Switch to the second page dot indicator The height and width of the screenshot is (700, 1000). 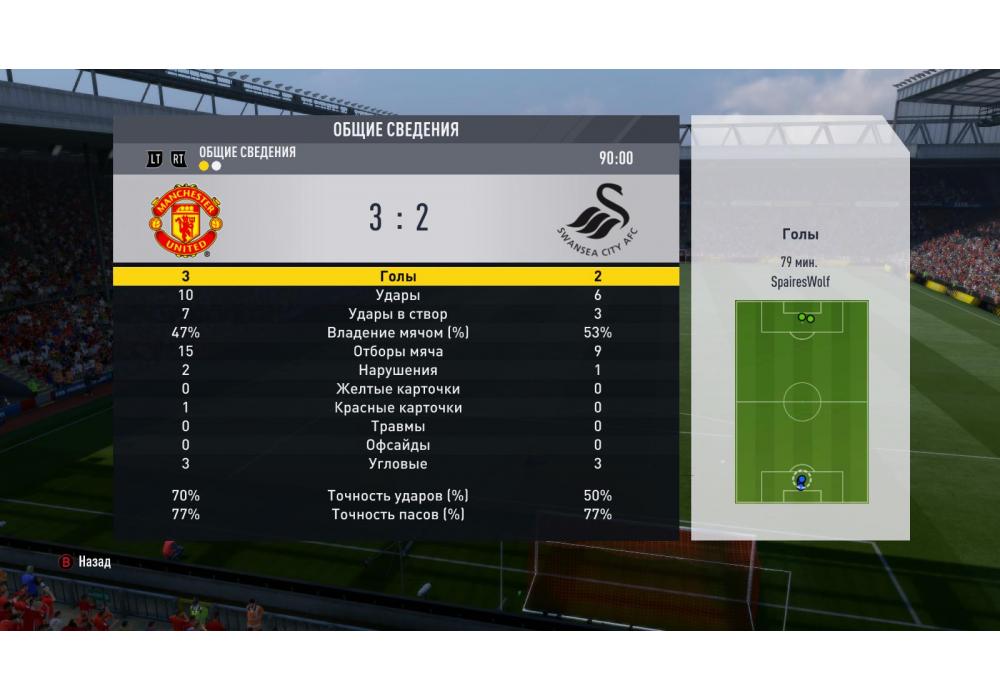(217, 166)
